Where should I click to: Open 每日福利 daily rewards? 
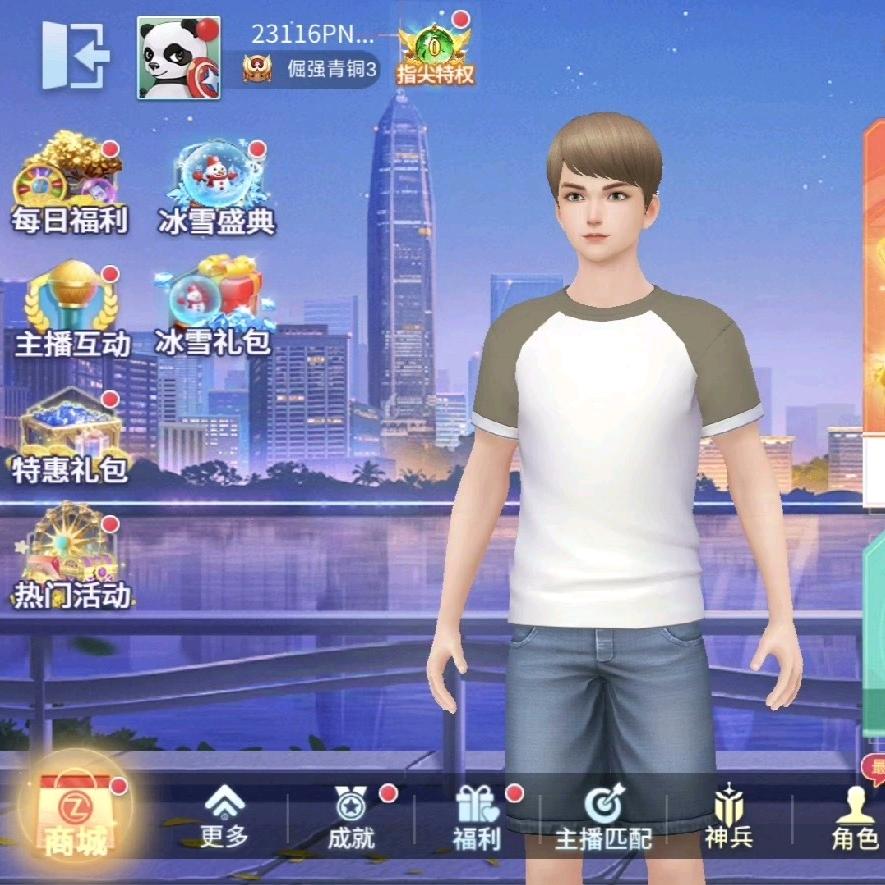click(x=69, y=187)
